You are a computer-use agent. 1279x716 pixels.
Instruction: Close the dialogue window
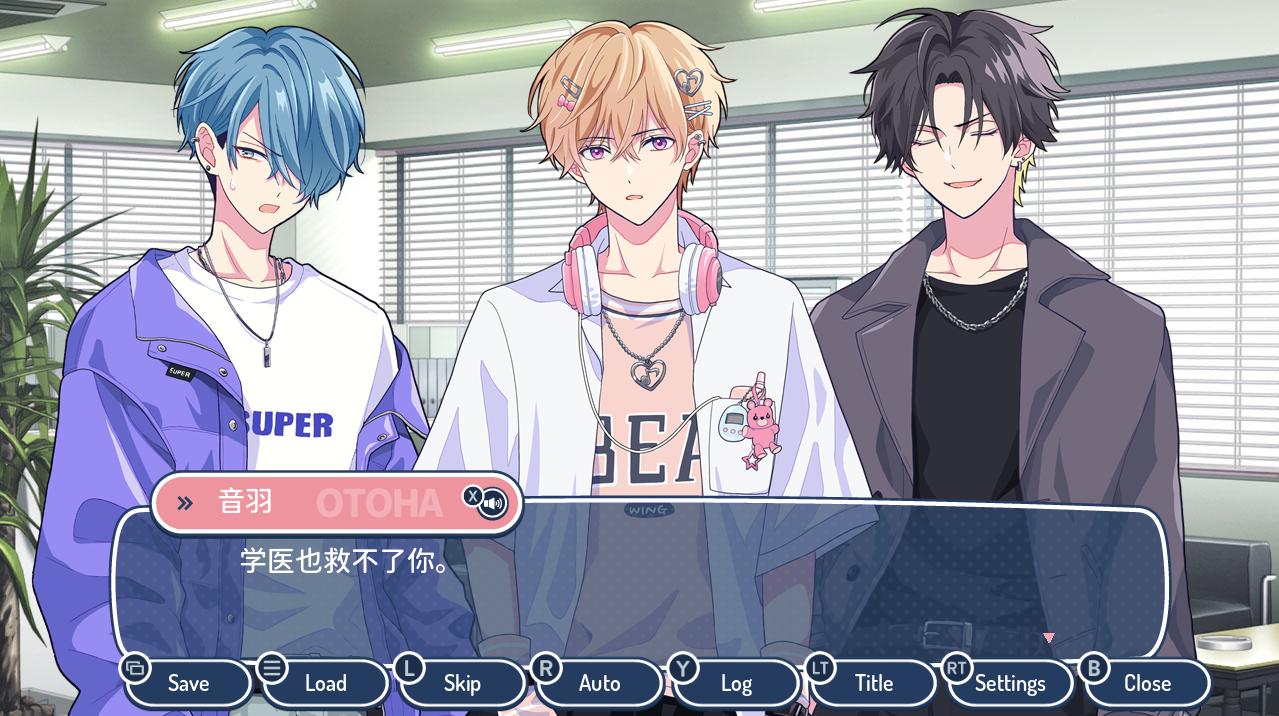1147,683
